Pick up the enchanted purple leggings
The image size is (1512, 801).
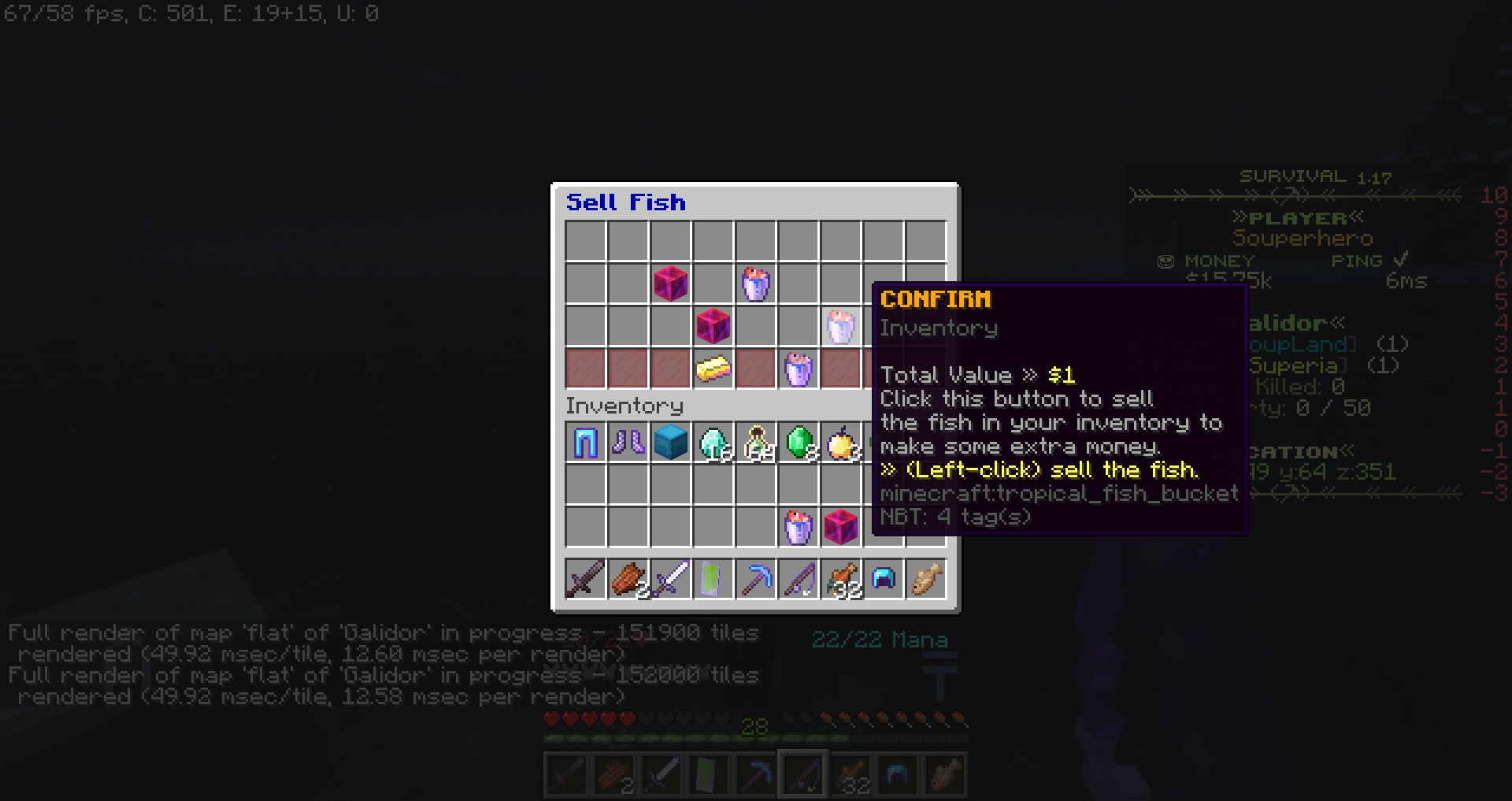[585, 443]
